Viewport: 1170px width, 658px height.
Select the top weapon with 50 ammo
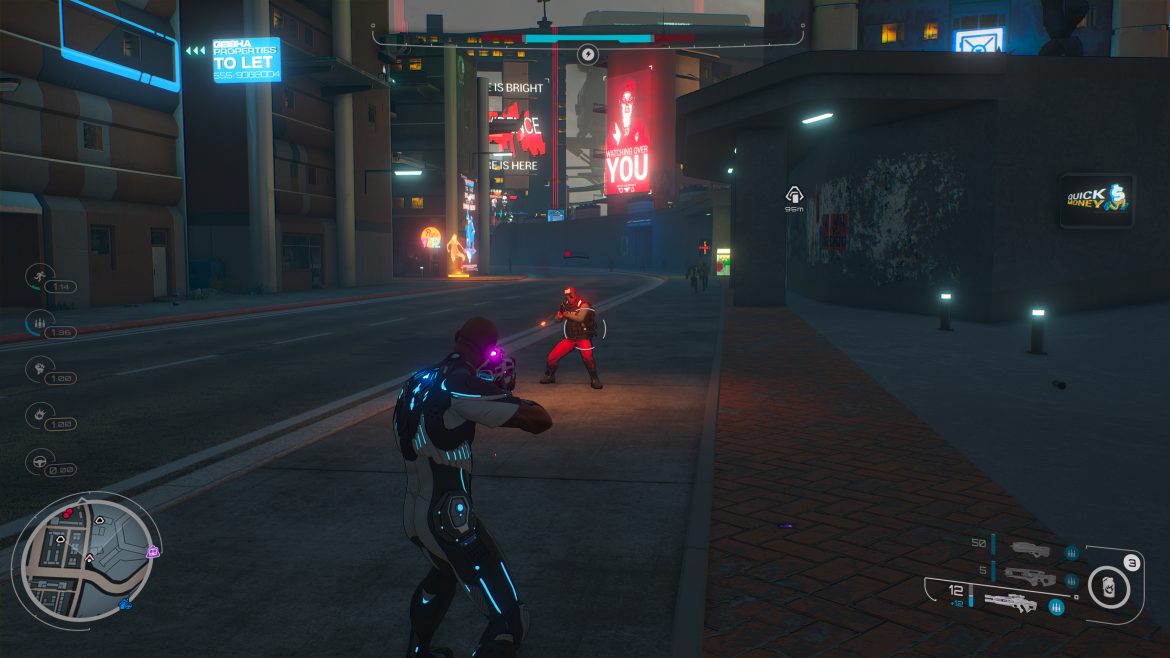1030,549
